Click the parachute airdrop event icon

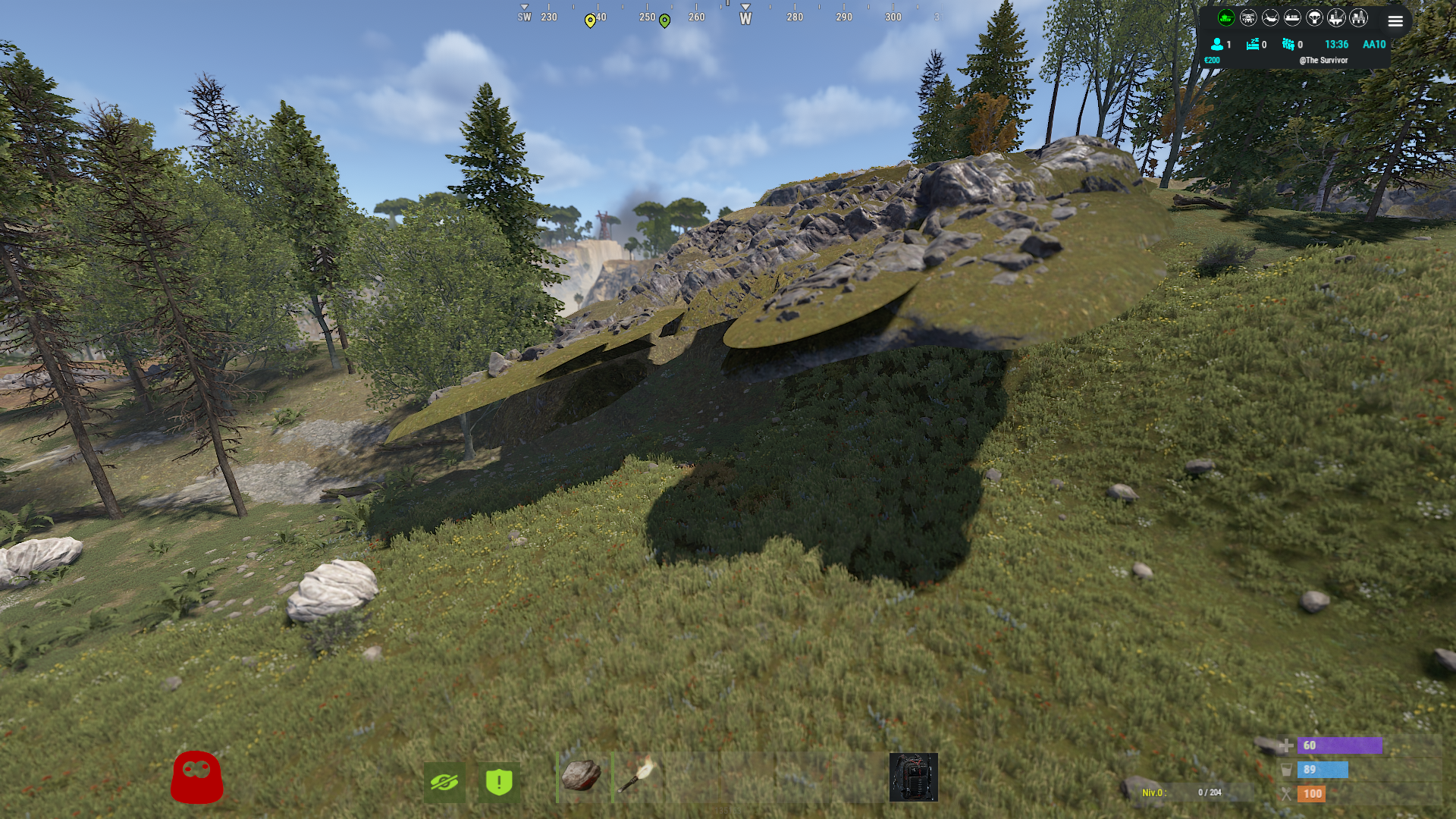(x=1314, y=17)
